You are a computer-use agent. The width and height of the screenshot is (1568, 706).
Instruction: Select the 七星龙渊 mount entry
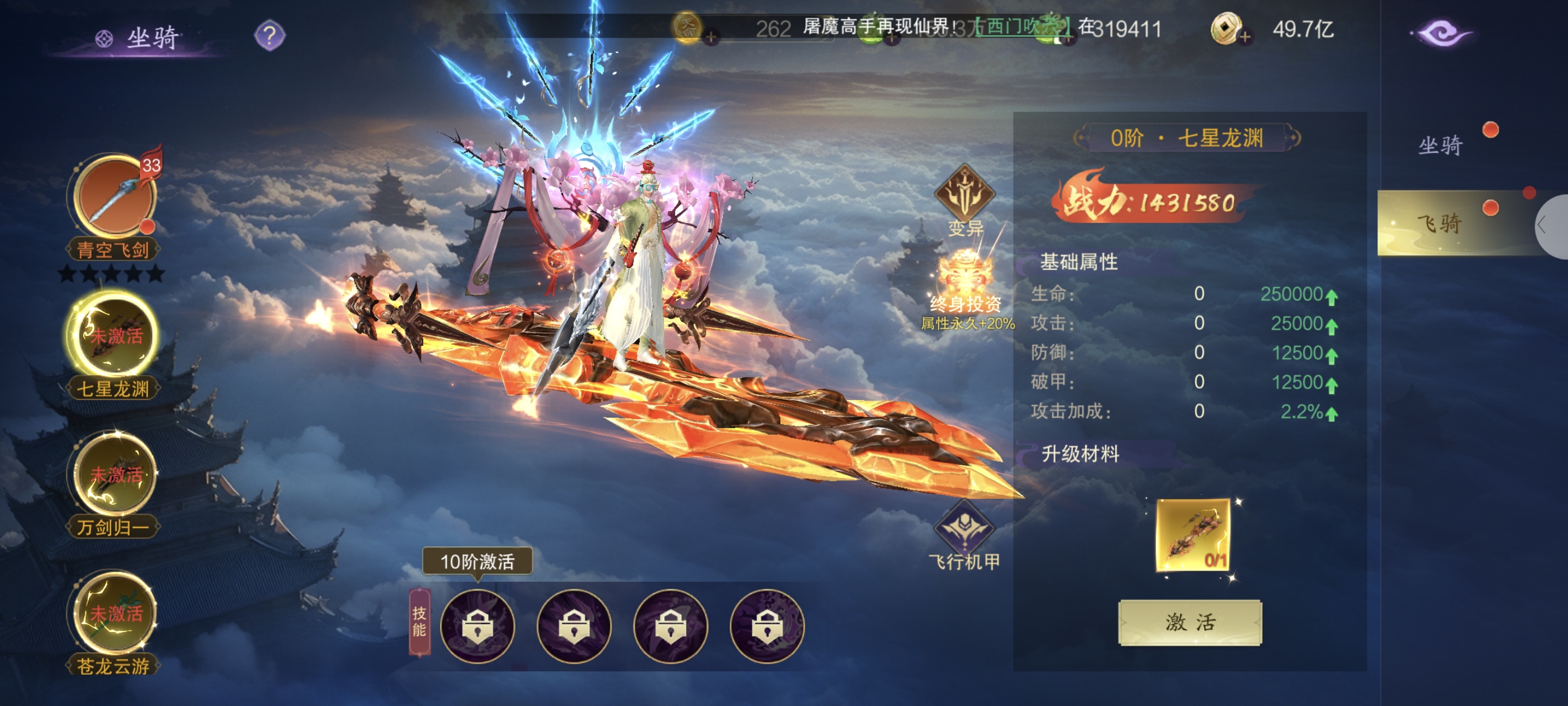(114, 336)
